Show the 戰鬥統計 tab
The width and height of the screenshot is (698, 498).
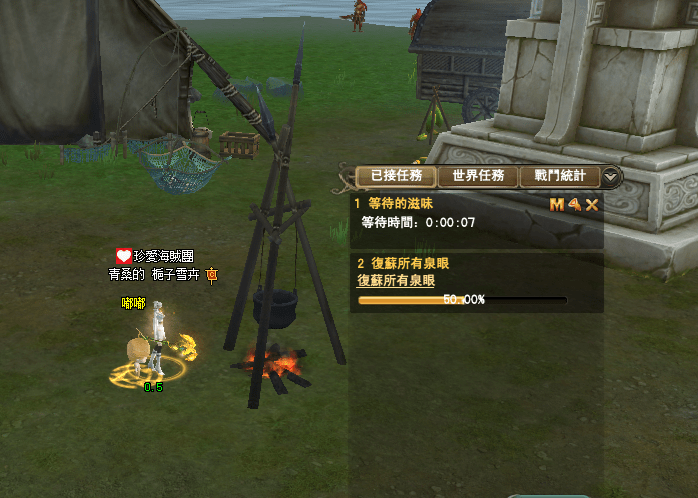(x=559, y=176)
